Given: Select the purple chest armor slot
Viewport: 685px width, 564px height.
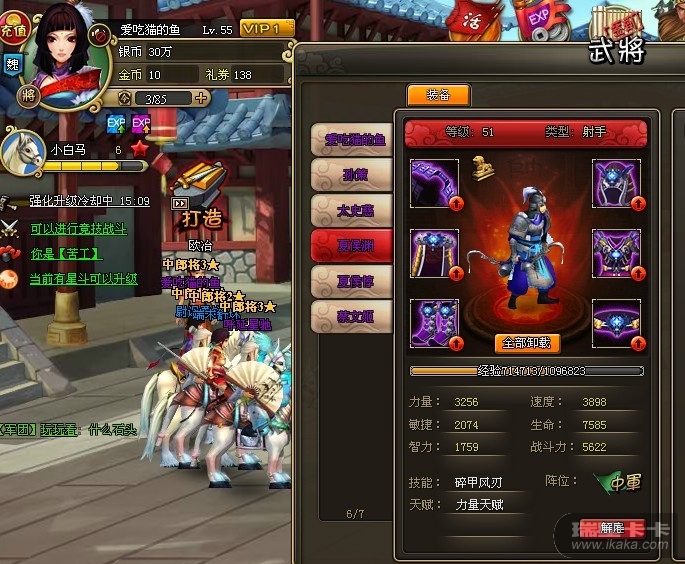Looking at the screenshot, I should [617, 254].
